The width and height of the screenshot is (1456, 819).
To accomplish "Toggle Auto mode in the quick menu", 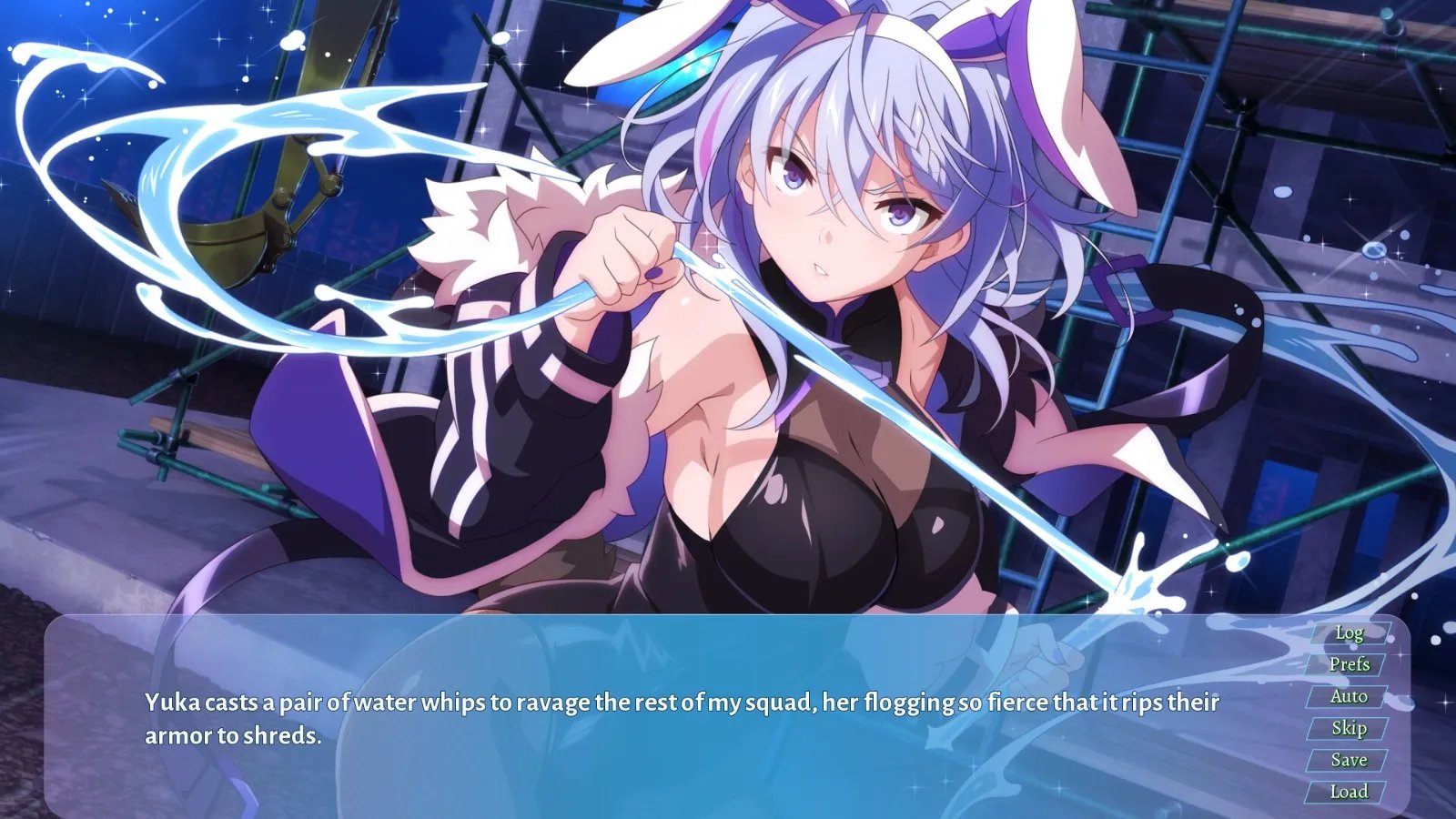I will pyautogui.click(x=1350, y=696).
